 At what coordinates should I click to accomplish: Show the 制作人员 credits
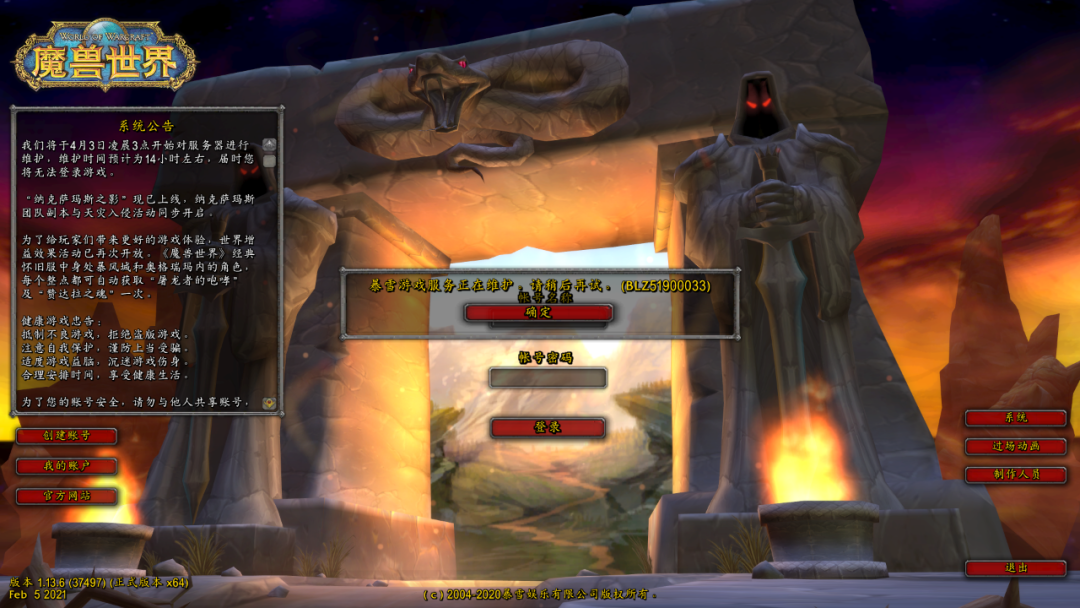pyautogui.click(x=1015, y=475)
